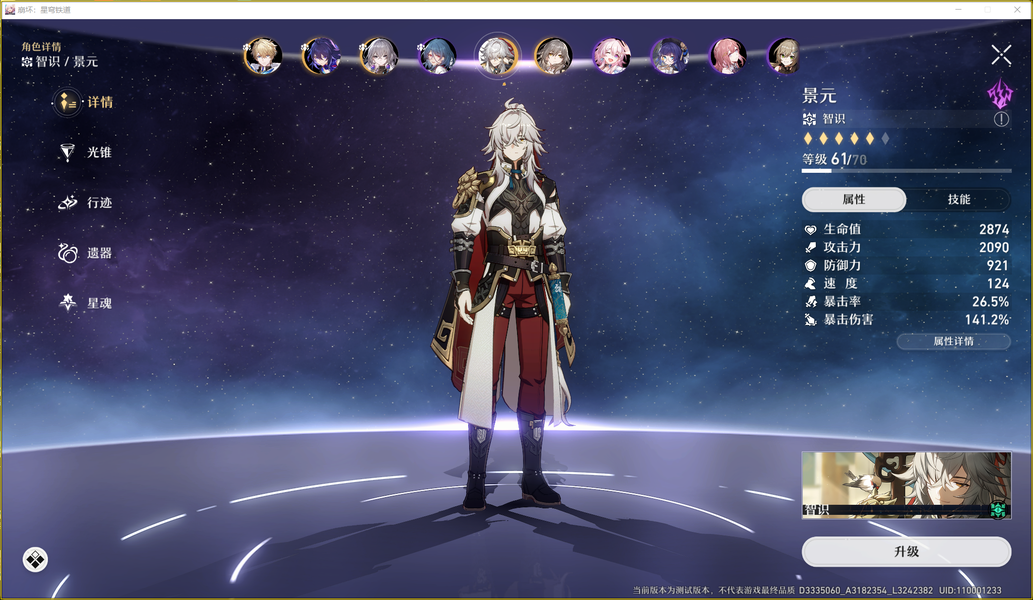Select the blond-haired character portrait

pos(263,56)
